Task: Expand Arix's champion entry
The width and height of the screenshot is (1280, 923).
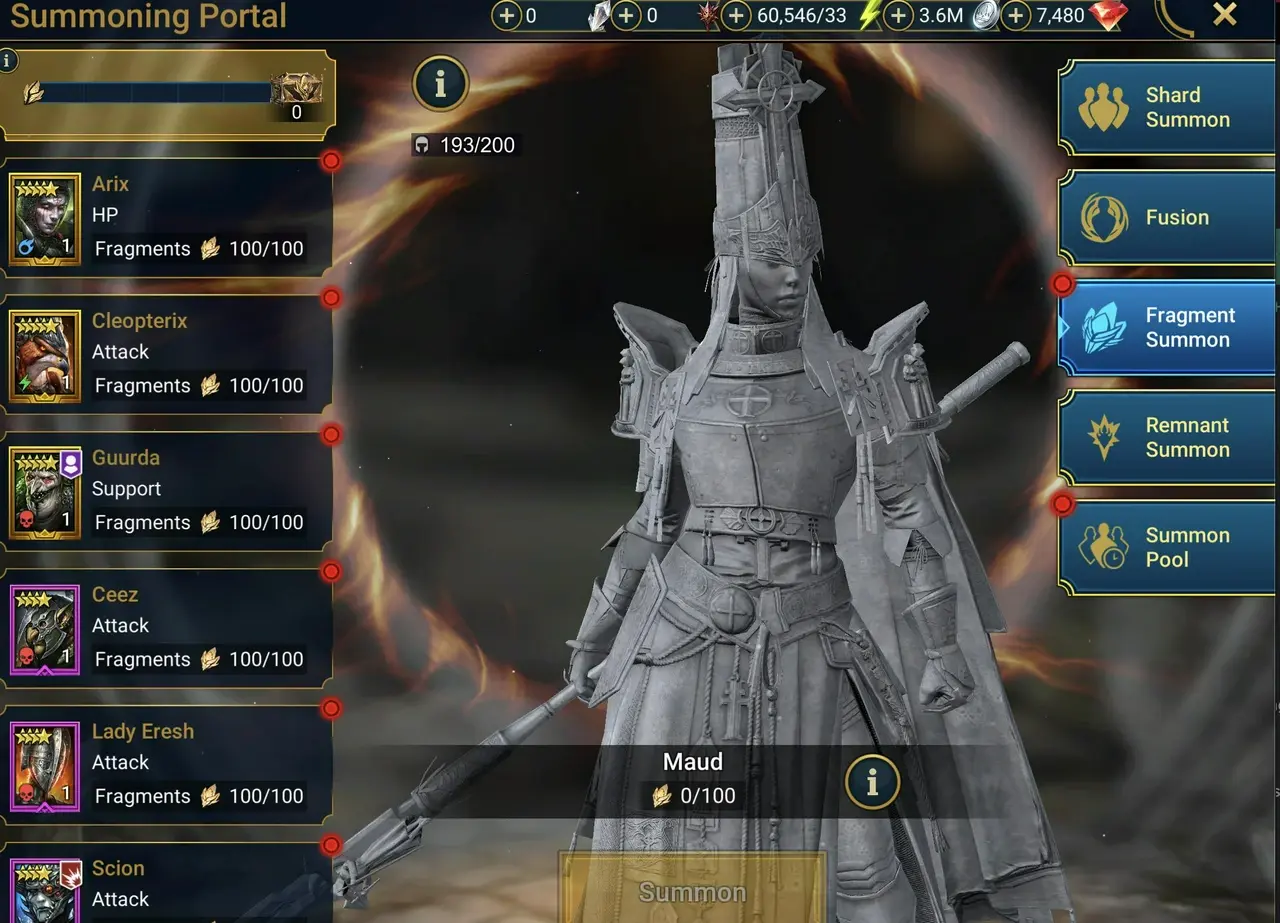Action: [165, 216]
